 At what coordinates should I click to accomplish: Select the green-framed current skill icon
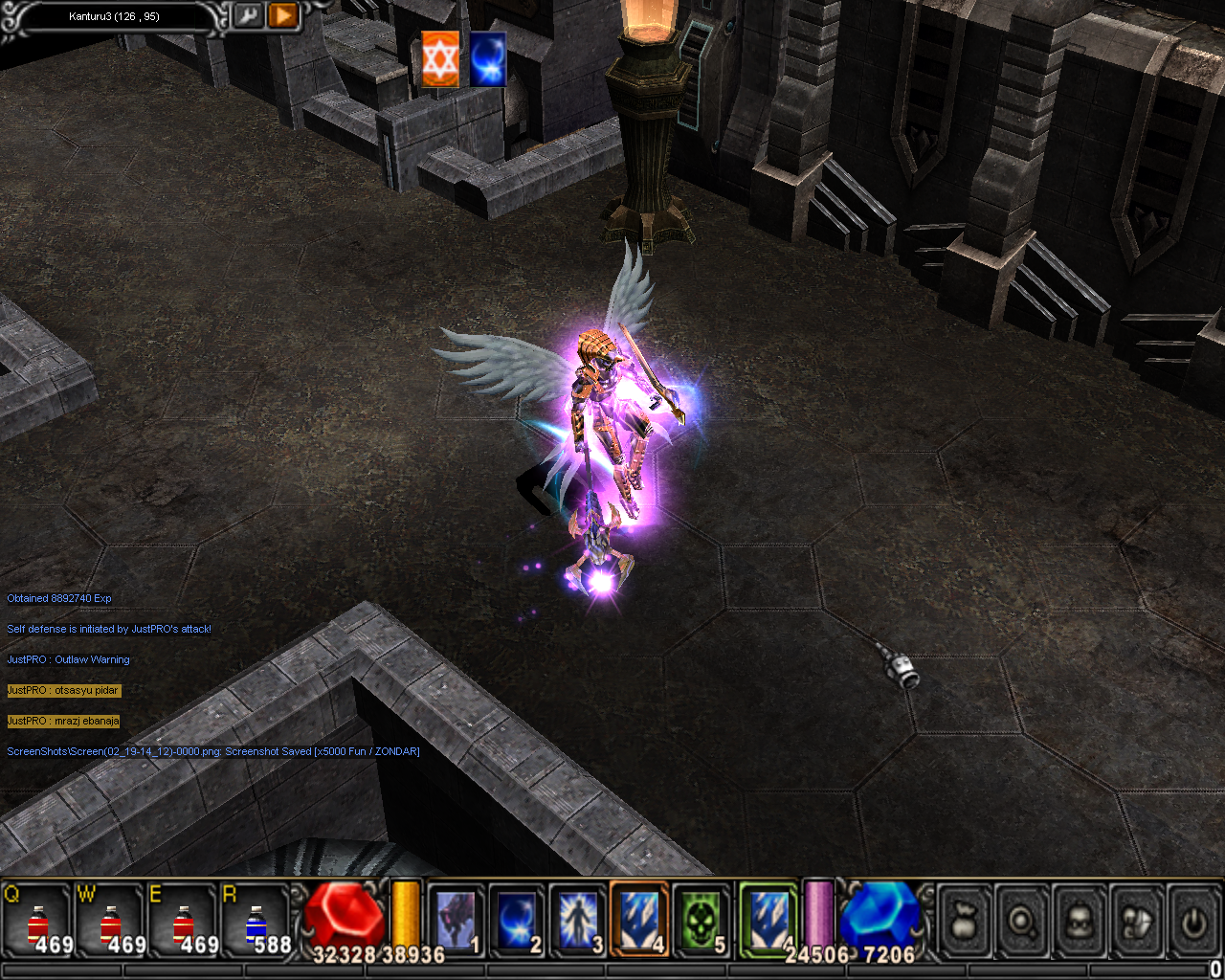coord(768,920)
